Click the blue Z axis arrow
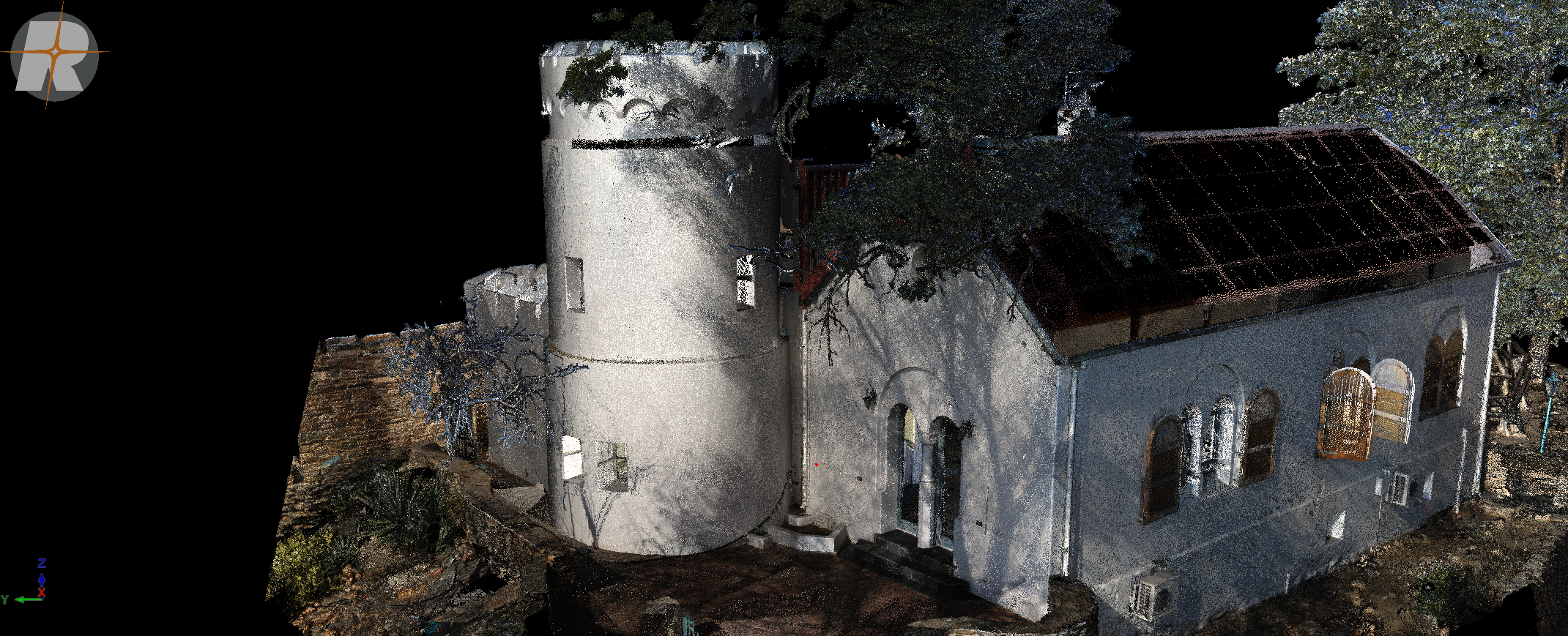 pyautogui.click(x=41, y=580)
